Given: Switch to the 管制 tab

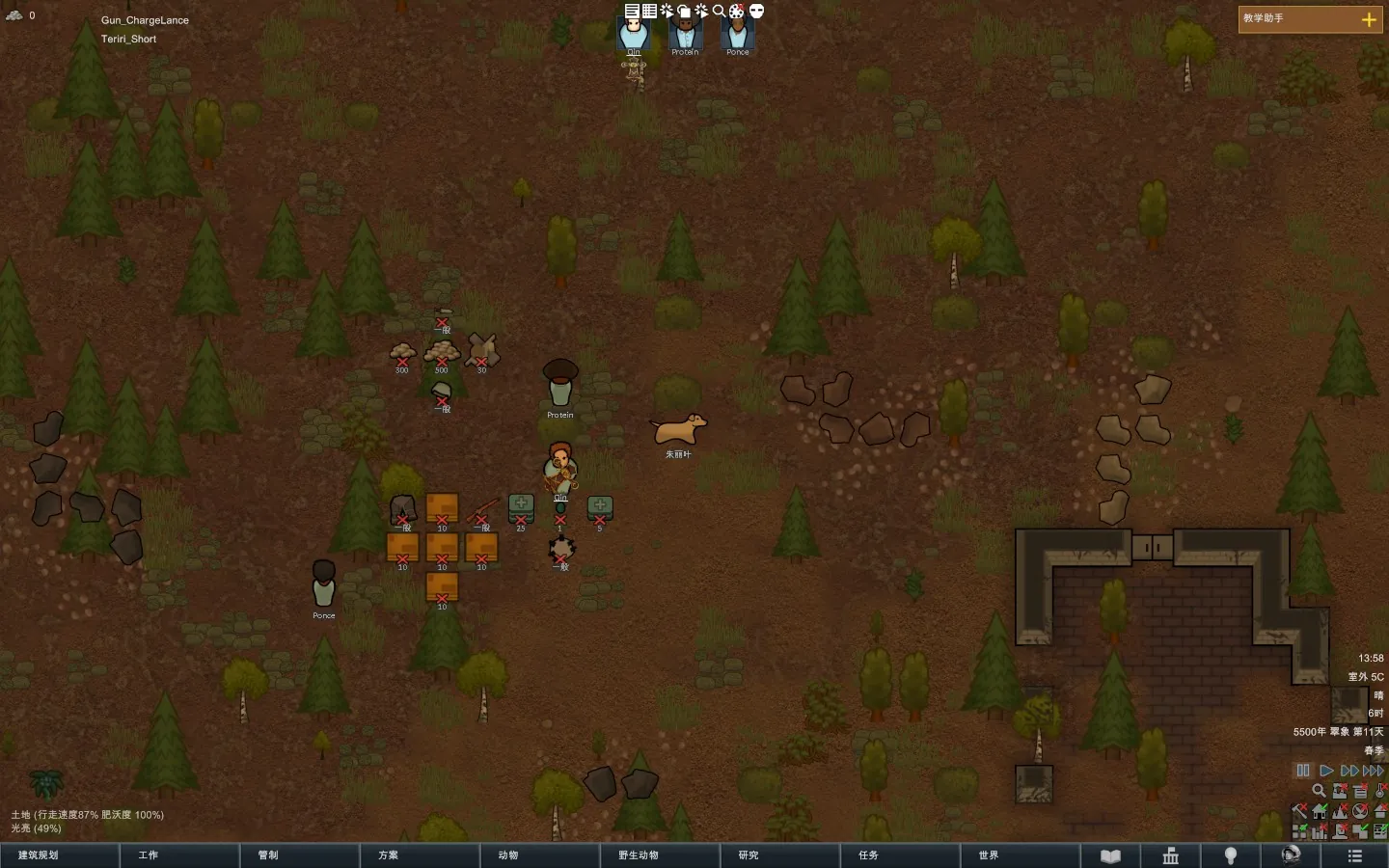Looking at the screenshot, I should [299, 855].
